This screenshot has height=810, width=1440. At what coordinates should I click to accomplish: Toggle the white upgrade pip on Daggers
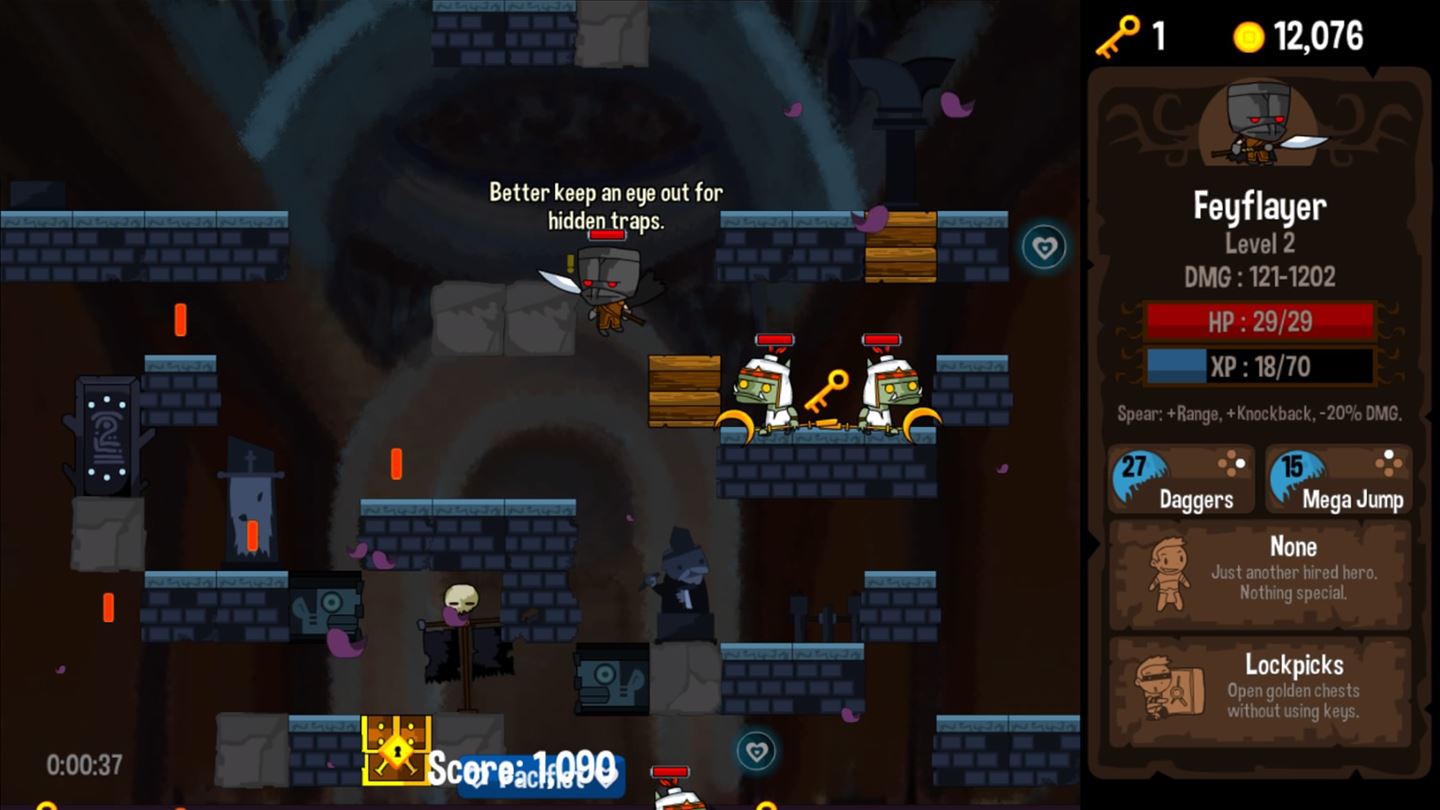1240,463
